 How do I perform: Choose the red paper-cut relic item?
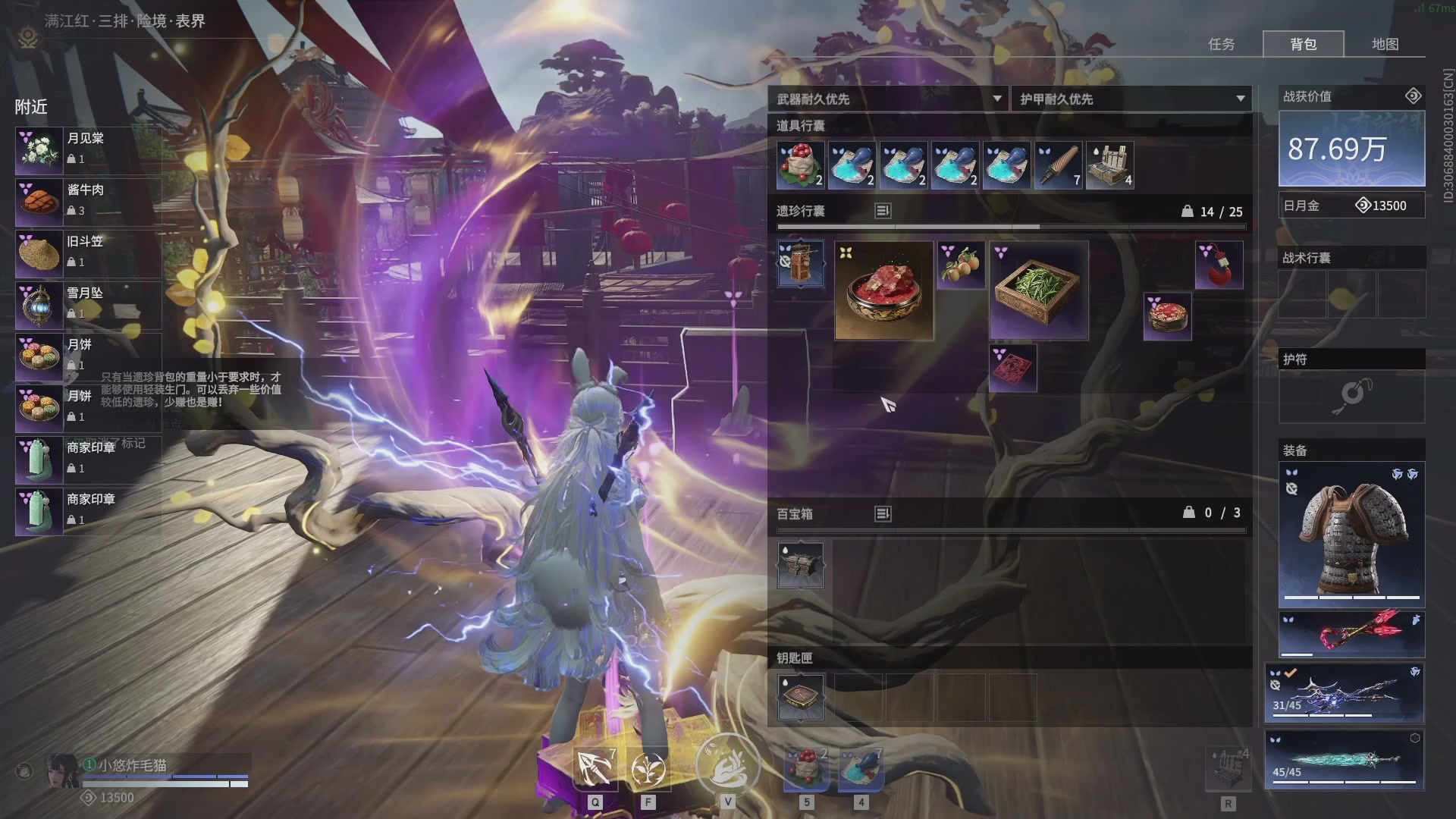point(1012,369)
